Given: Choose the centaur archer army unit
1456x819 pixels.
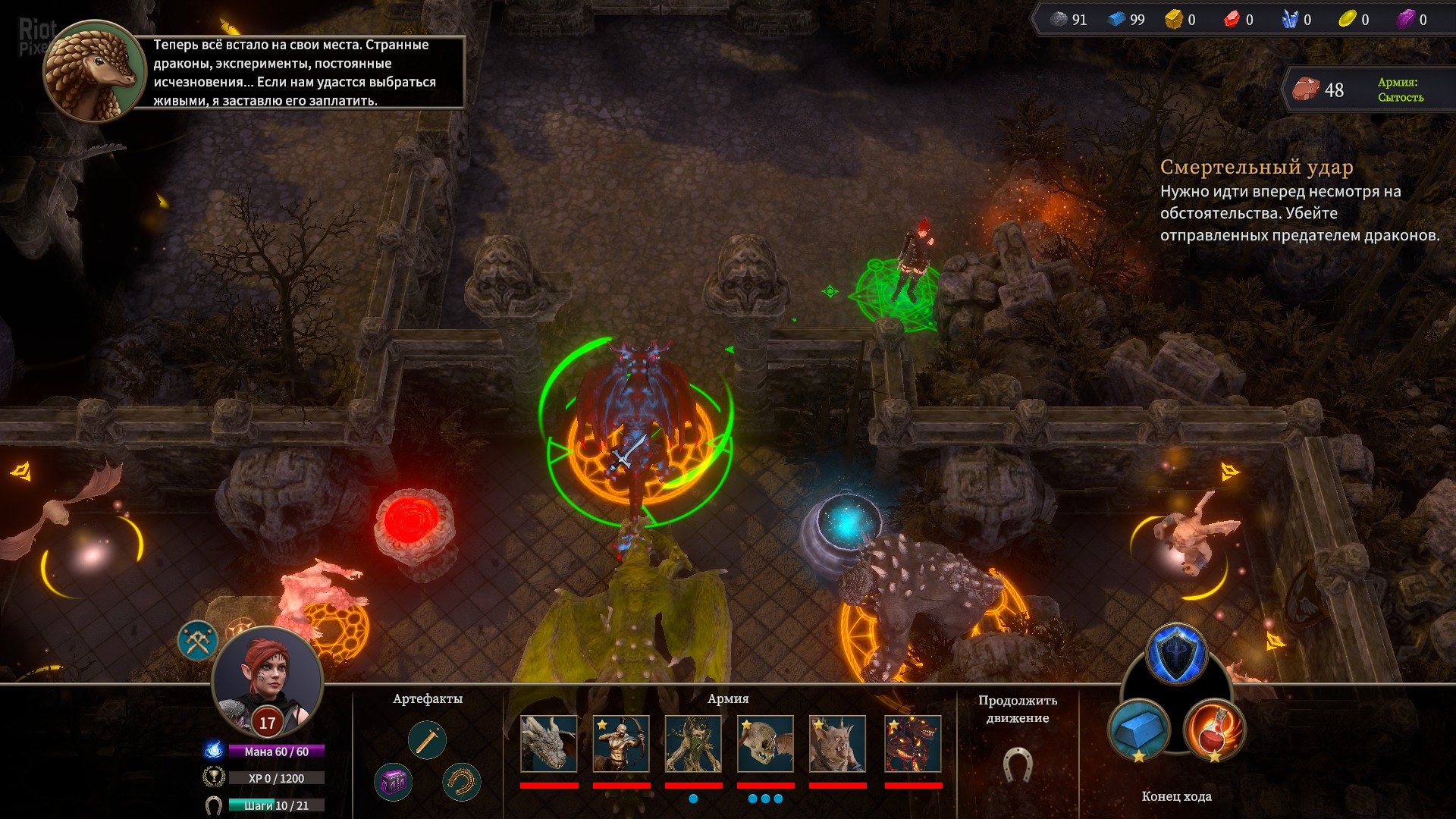Looking at the screenshot, I should [x=621, y=744].
